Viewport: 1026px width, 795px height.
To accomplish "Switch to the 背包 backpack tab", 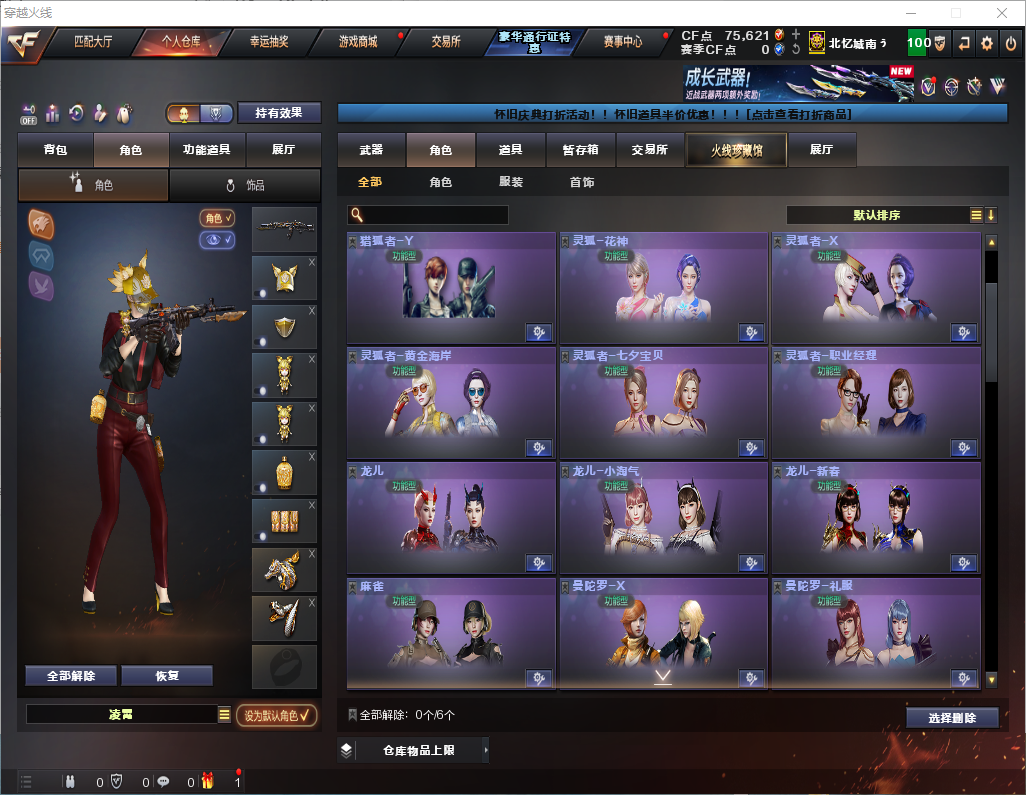I will pos(55,150).
